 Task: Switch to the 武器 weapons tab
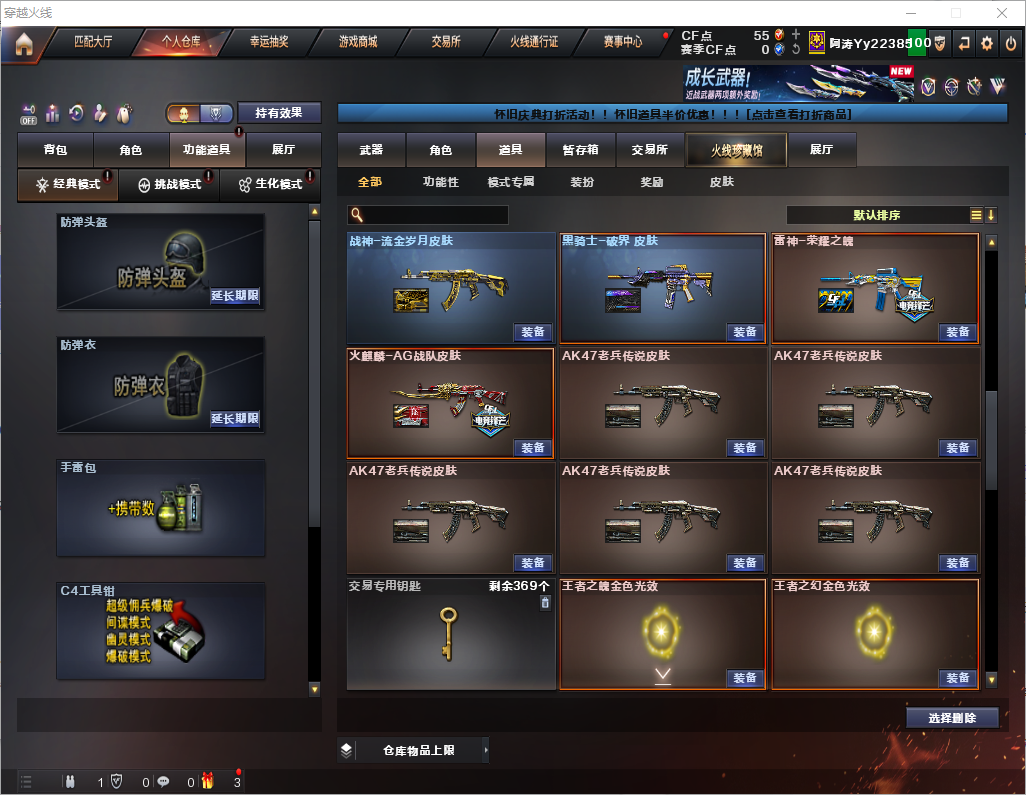[x=371, y=150]
